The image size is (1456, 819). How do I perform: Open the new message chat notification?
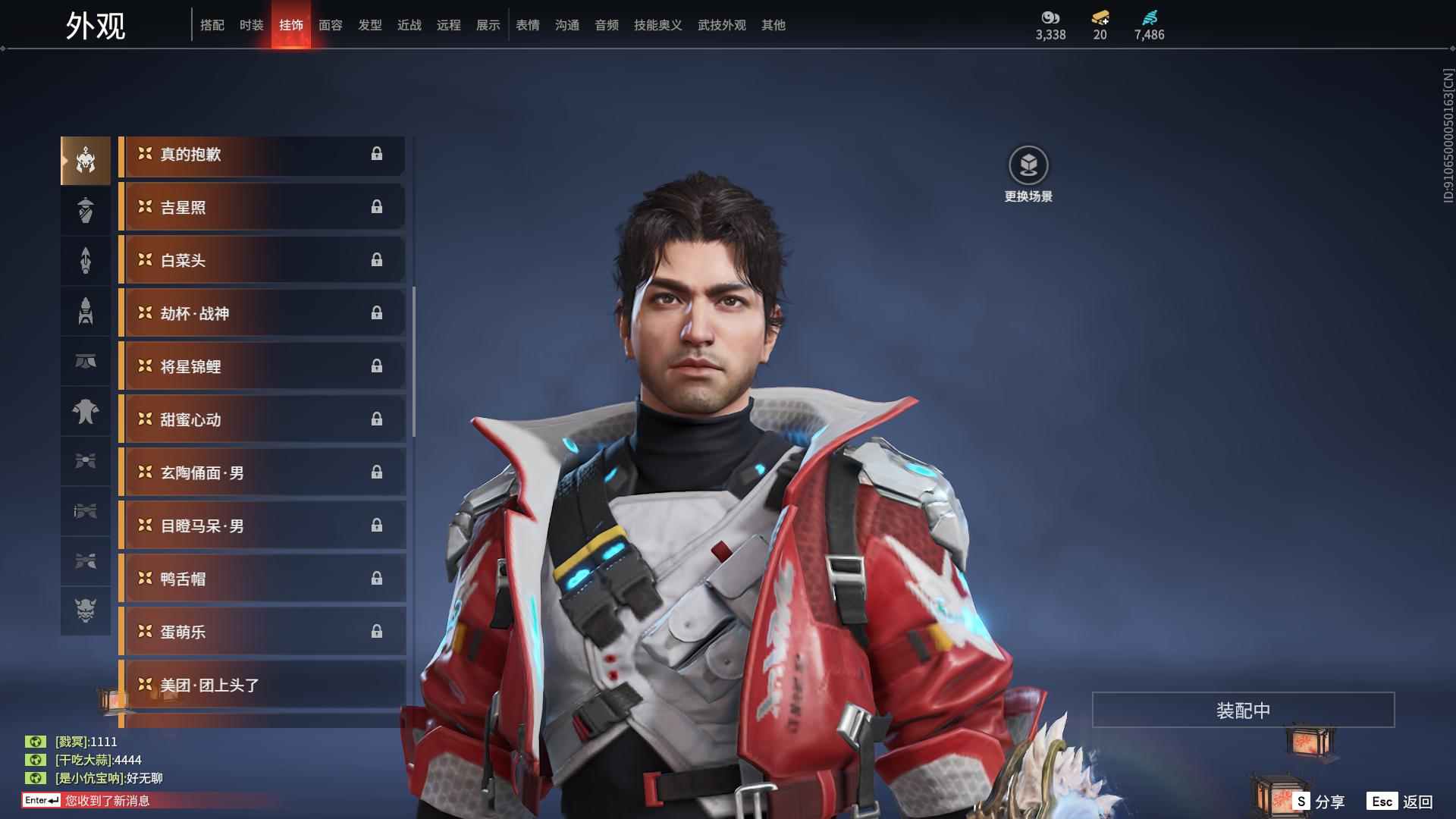coord(106,801)
